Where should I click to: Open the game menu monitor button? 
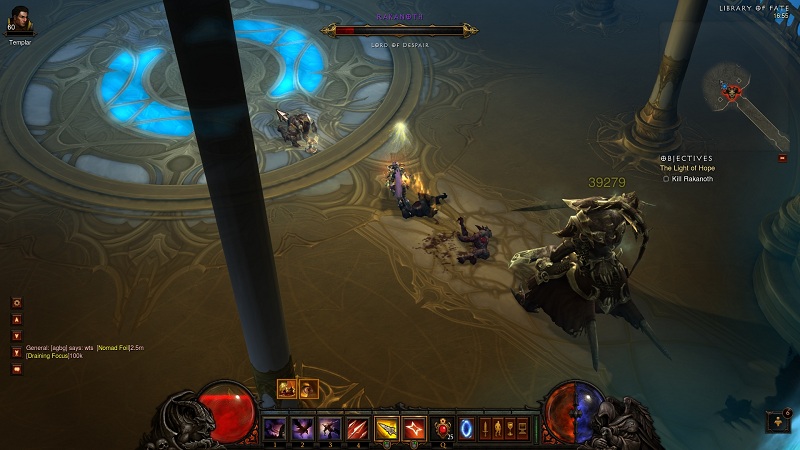click(521, 428)
